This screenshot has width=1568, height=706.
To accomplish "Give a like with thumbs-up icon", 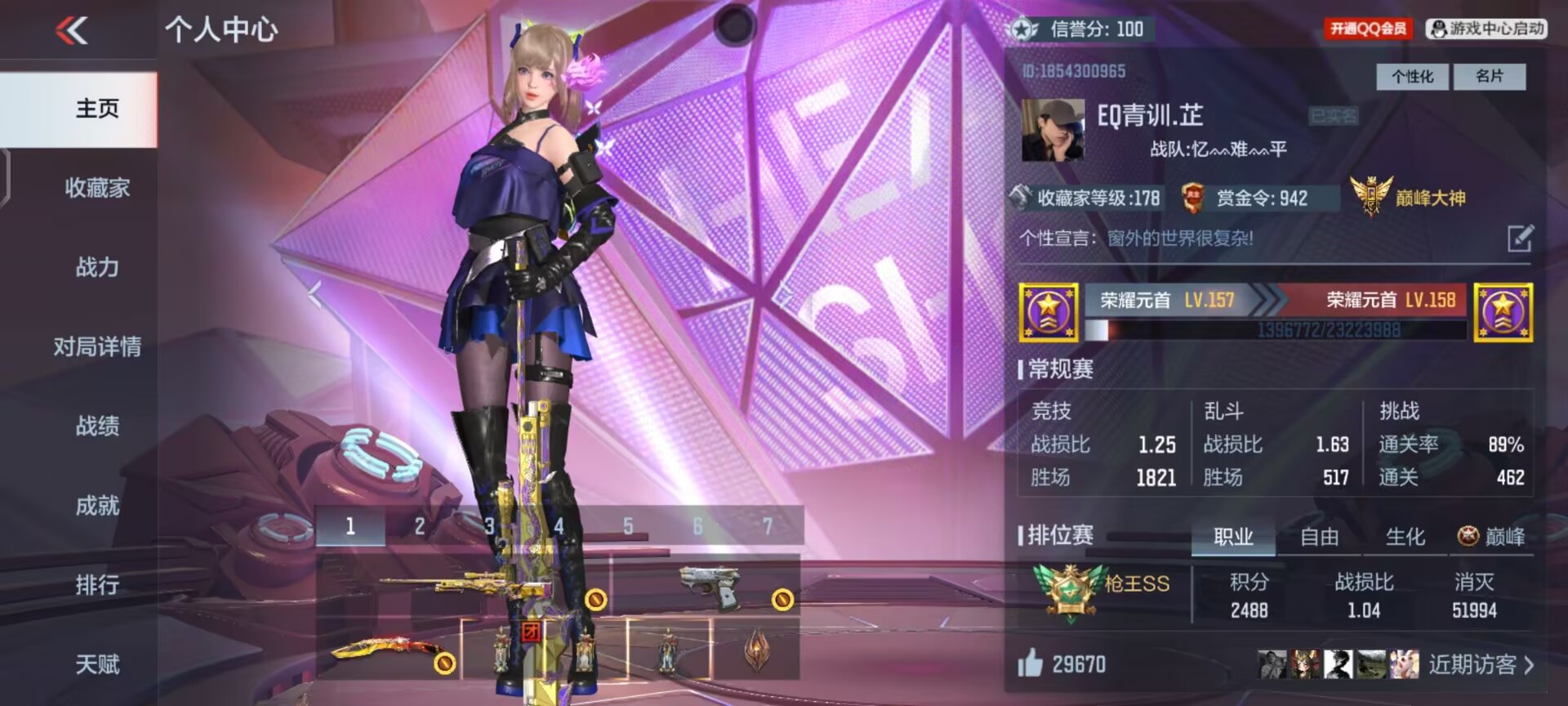I will (x=1031, y=663).
